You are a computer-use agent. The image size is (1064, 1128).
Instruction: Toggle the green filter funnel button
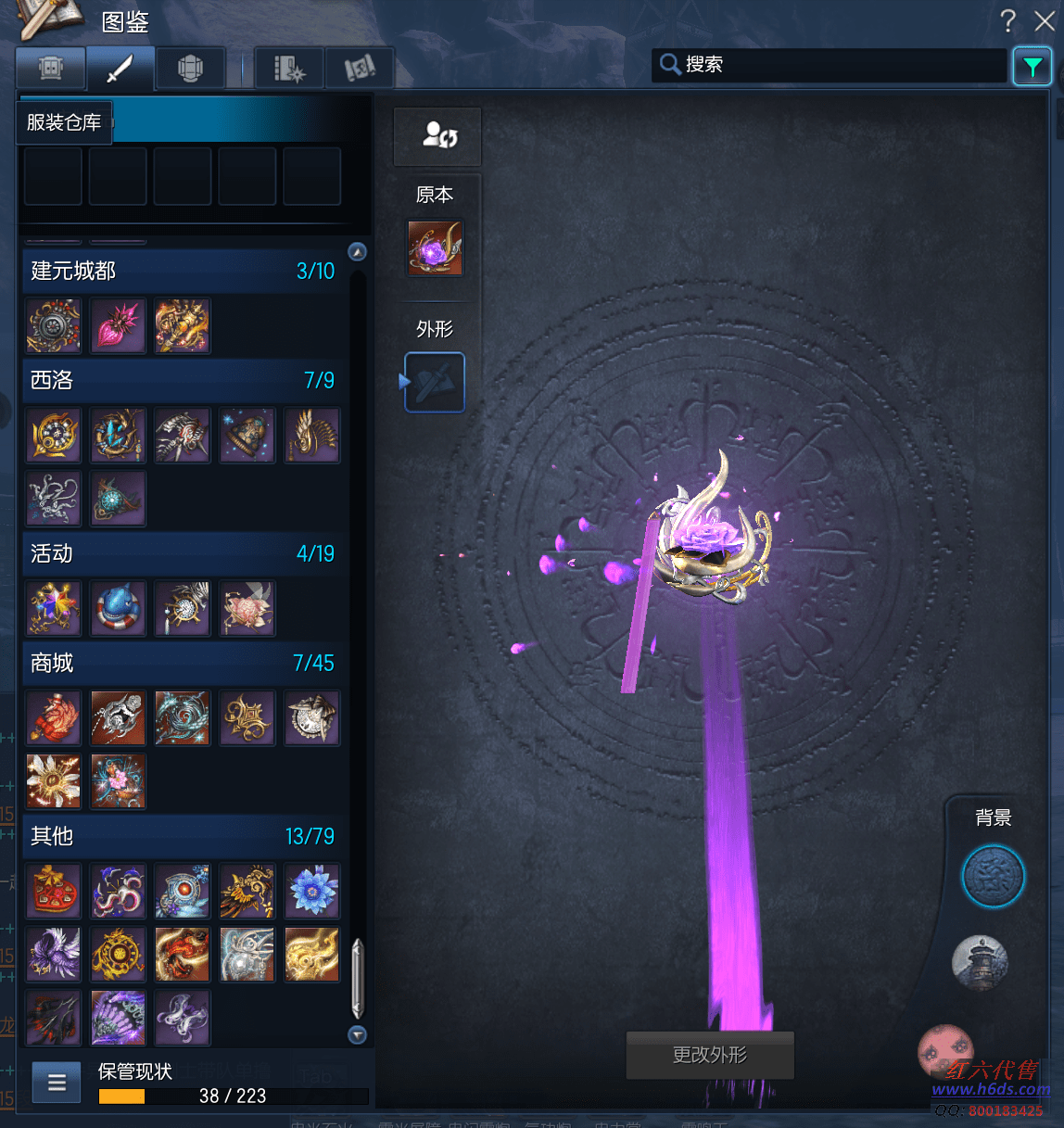(1032, 66)
